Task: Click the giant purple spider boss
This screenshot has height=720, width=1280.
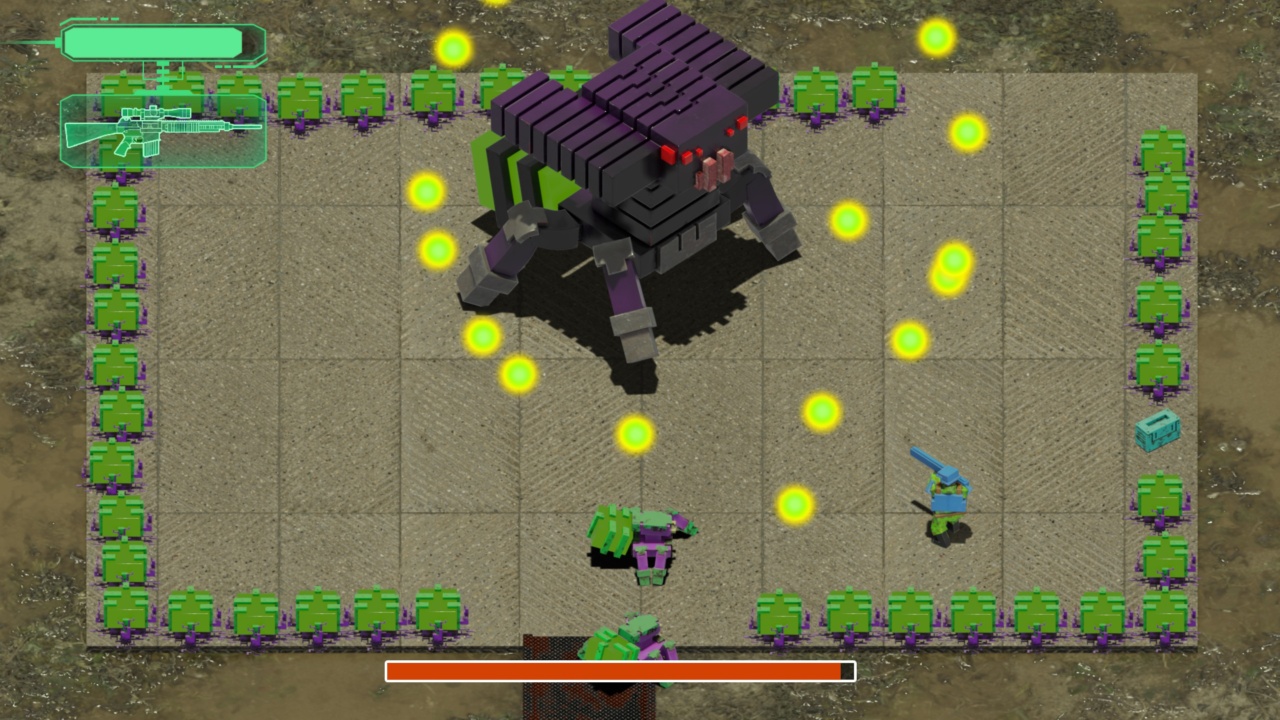Action: pos(640,160)
